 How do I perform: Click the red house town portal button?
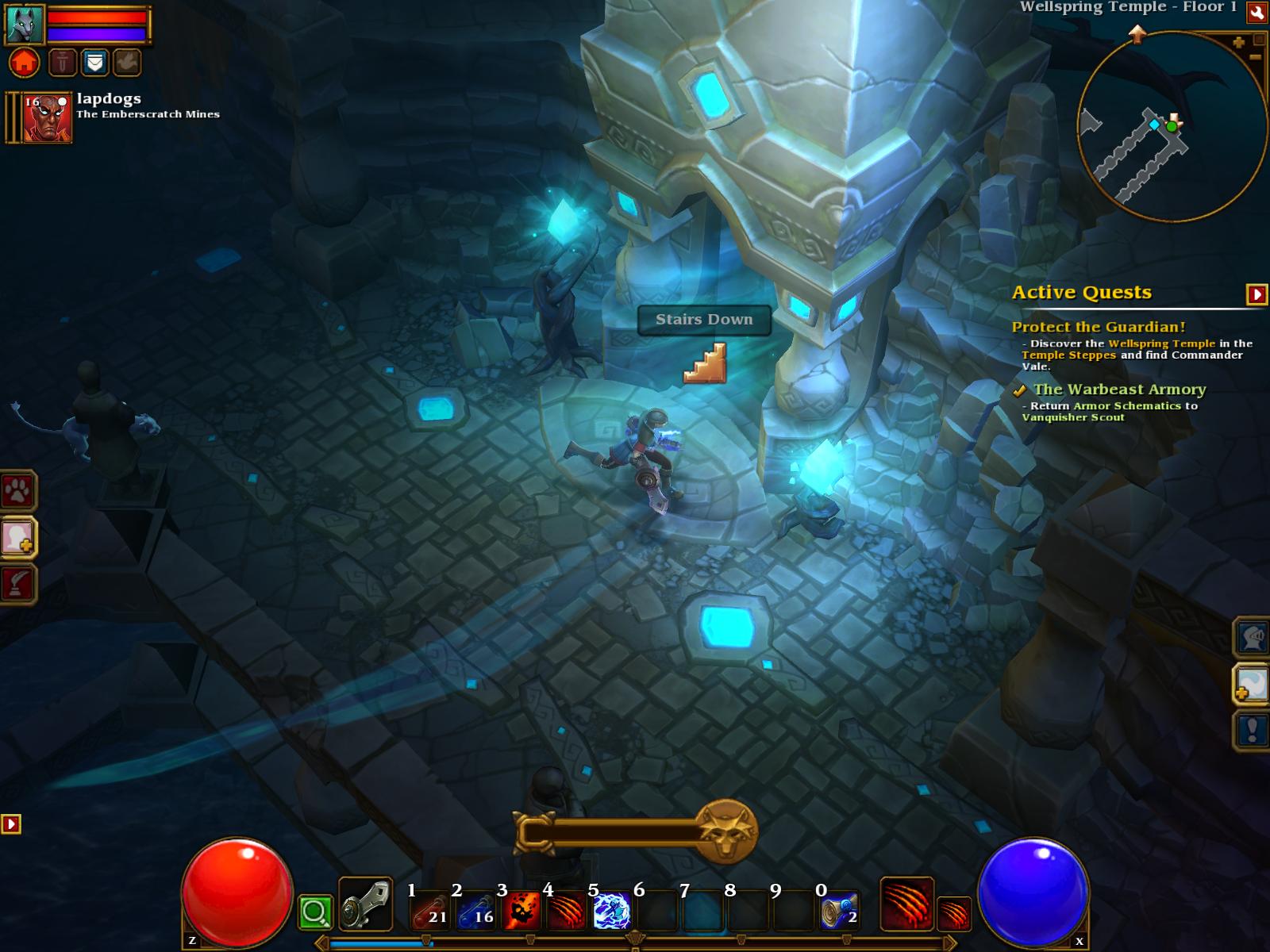[24, 62]
